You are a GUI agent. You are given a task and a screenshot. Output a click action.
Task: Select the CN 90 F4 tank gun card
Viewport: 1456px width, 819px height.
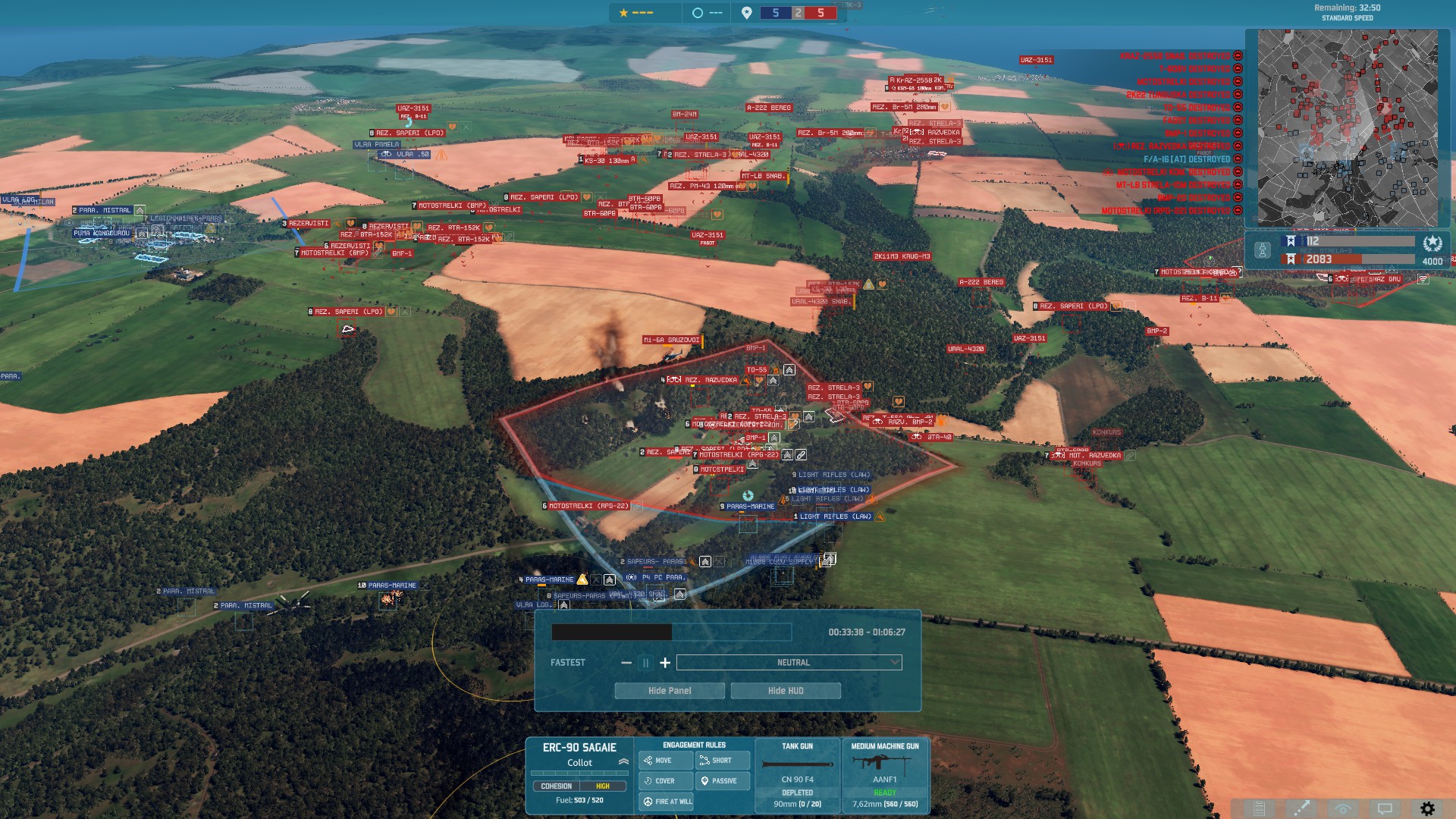pos(797,776)
